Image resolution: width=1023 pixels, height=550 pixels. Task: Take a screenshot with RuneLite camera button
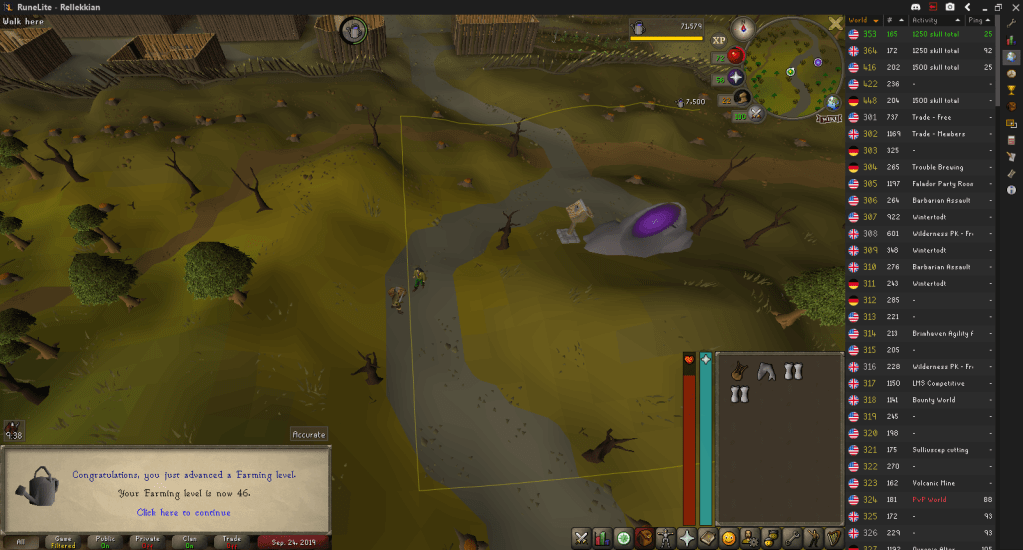point(948,7)
